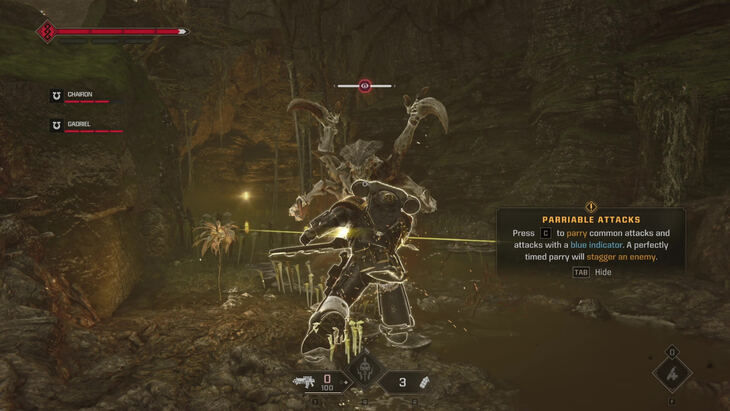Click the enemy target lock marker

pos(365,86)
